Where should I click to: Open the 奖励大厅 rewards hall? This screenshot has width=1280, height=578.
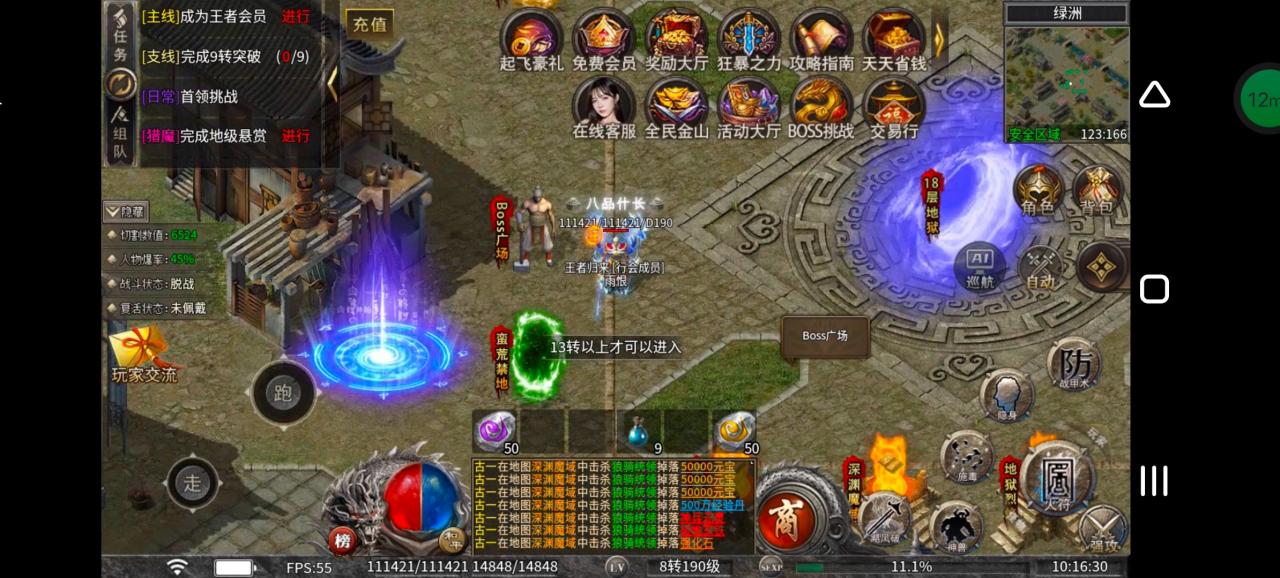click(676, 37)
